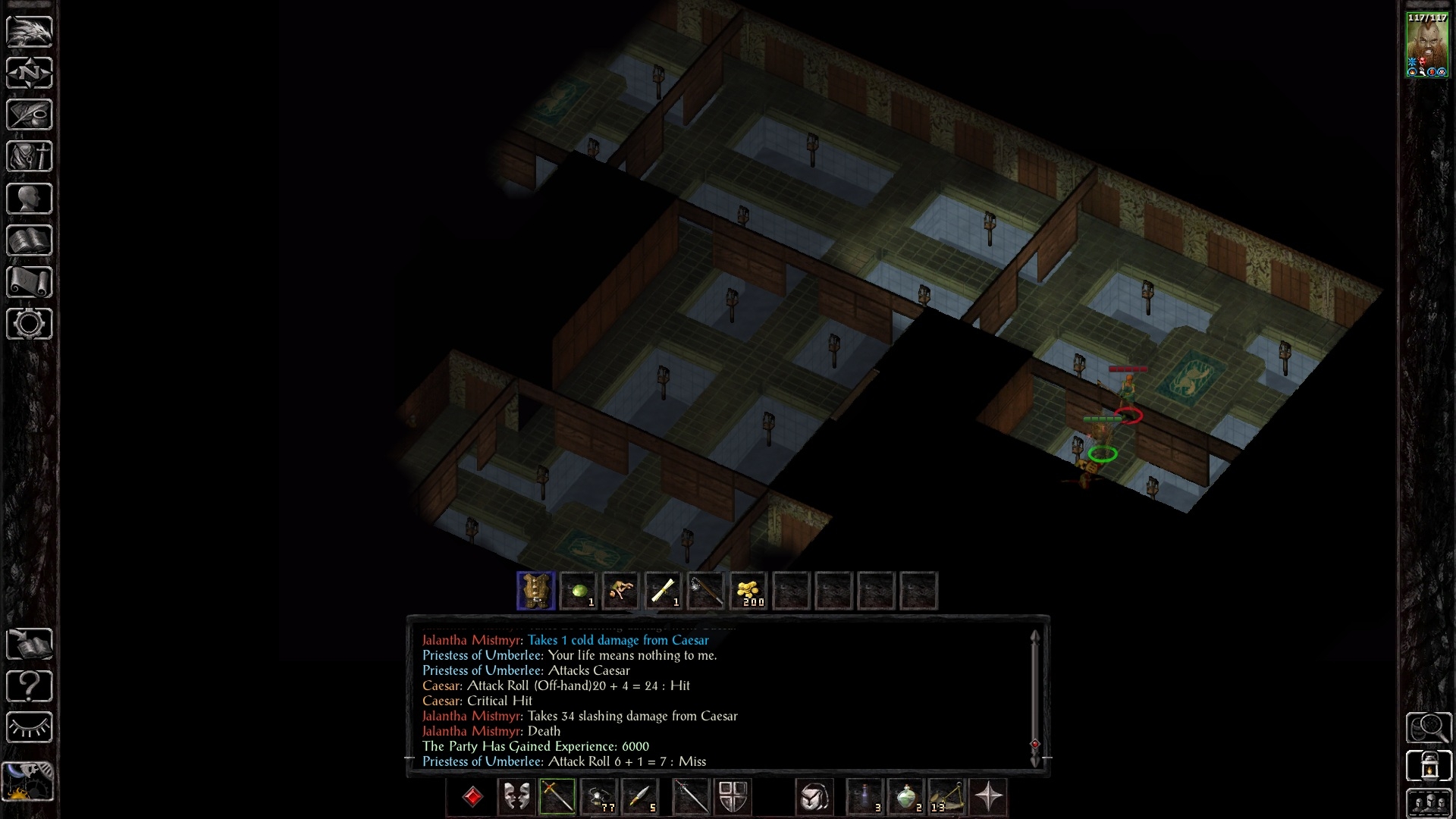Click the magnifying glass zoom button

(1429, 728)
